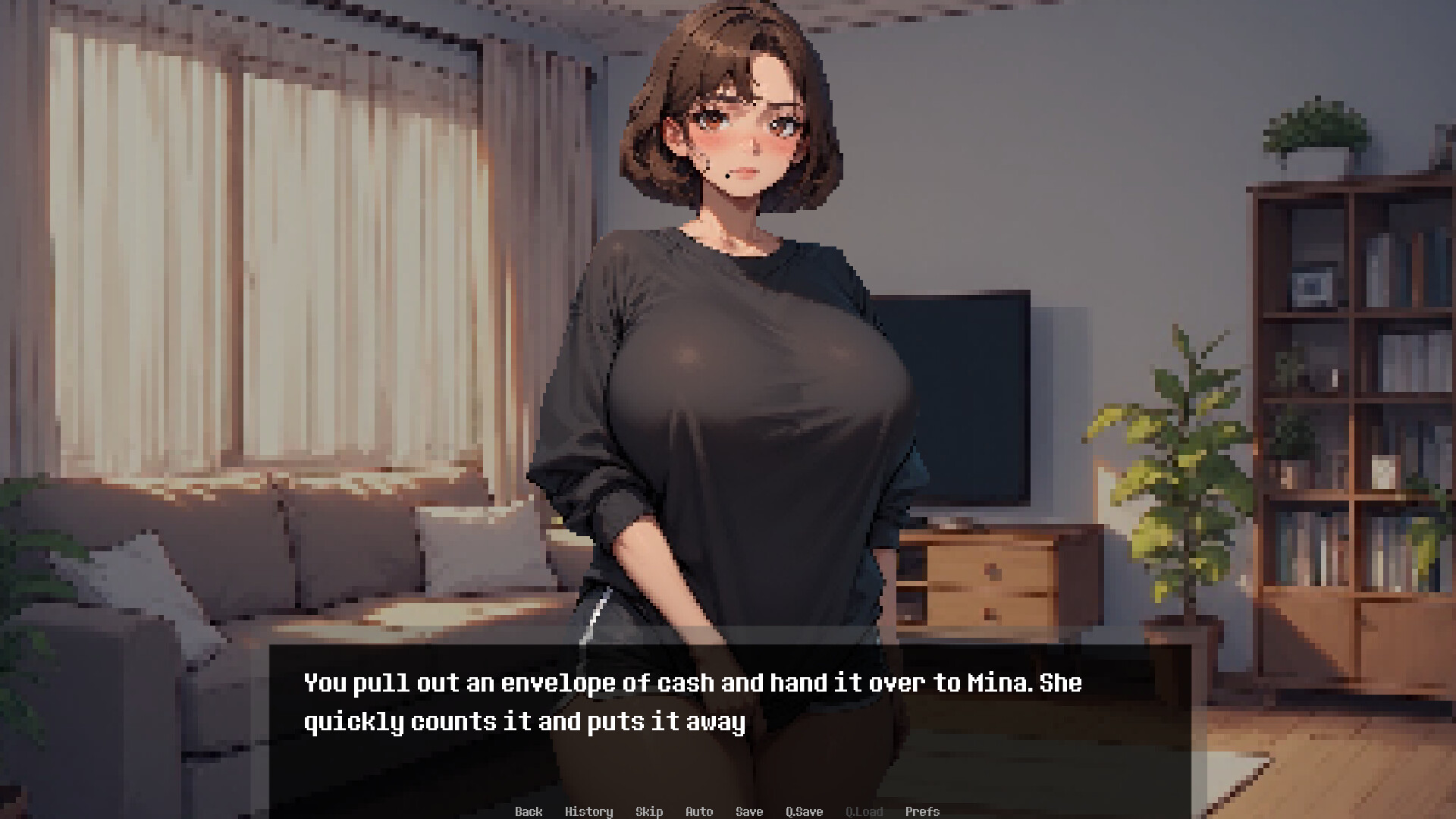
Task: Enable Skip mode to fast-forward text
Action: pyautogui.click(x=649, y=811)
